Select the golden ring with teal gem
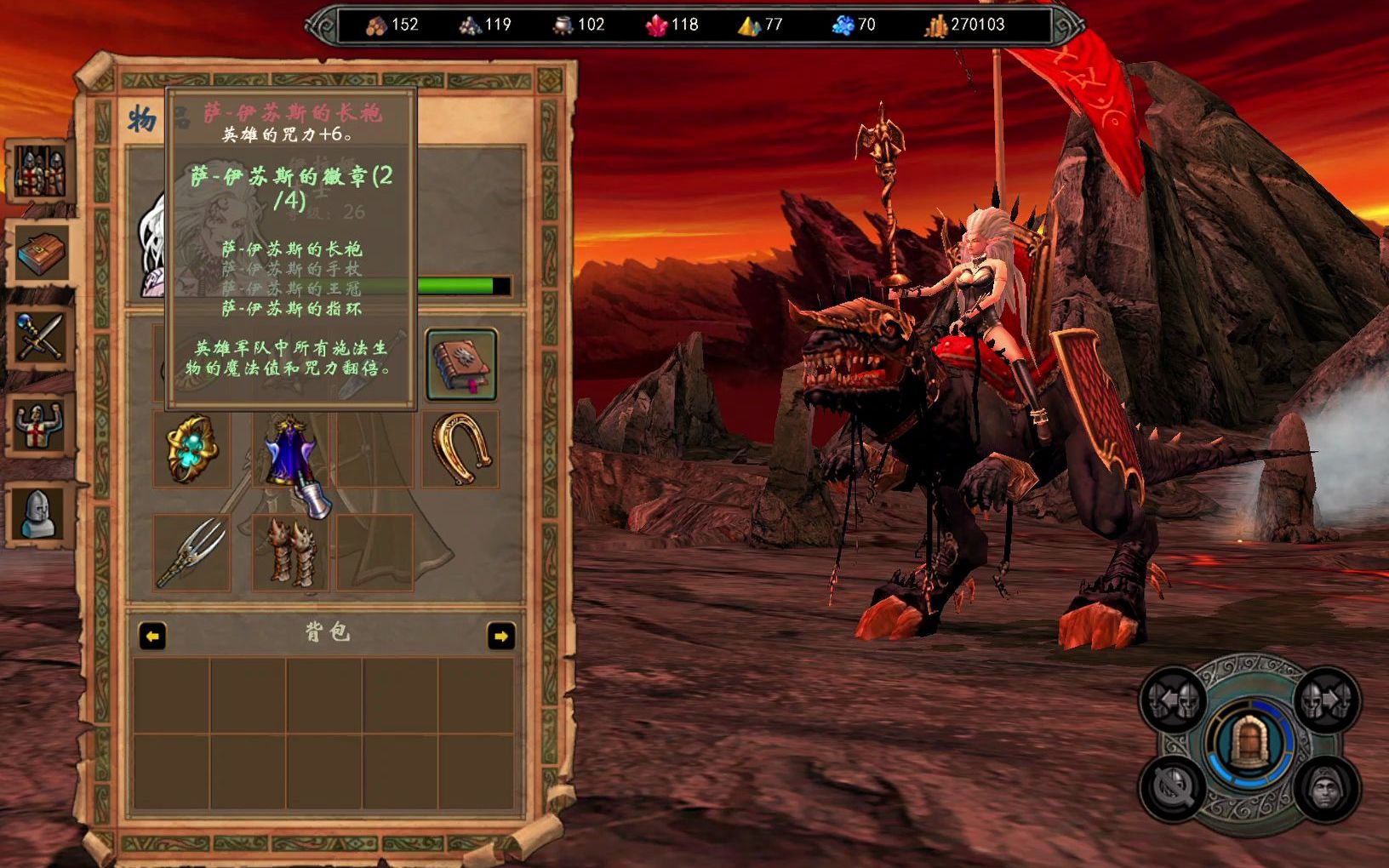1389x868 pixels. pos(191,448)
